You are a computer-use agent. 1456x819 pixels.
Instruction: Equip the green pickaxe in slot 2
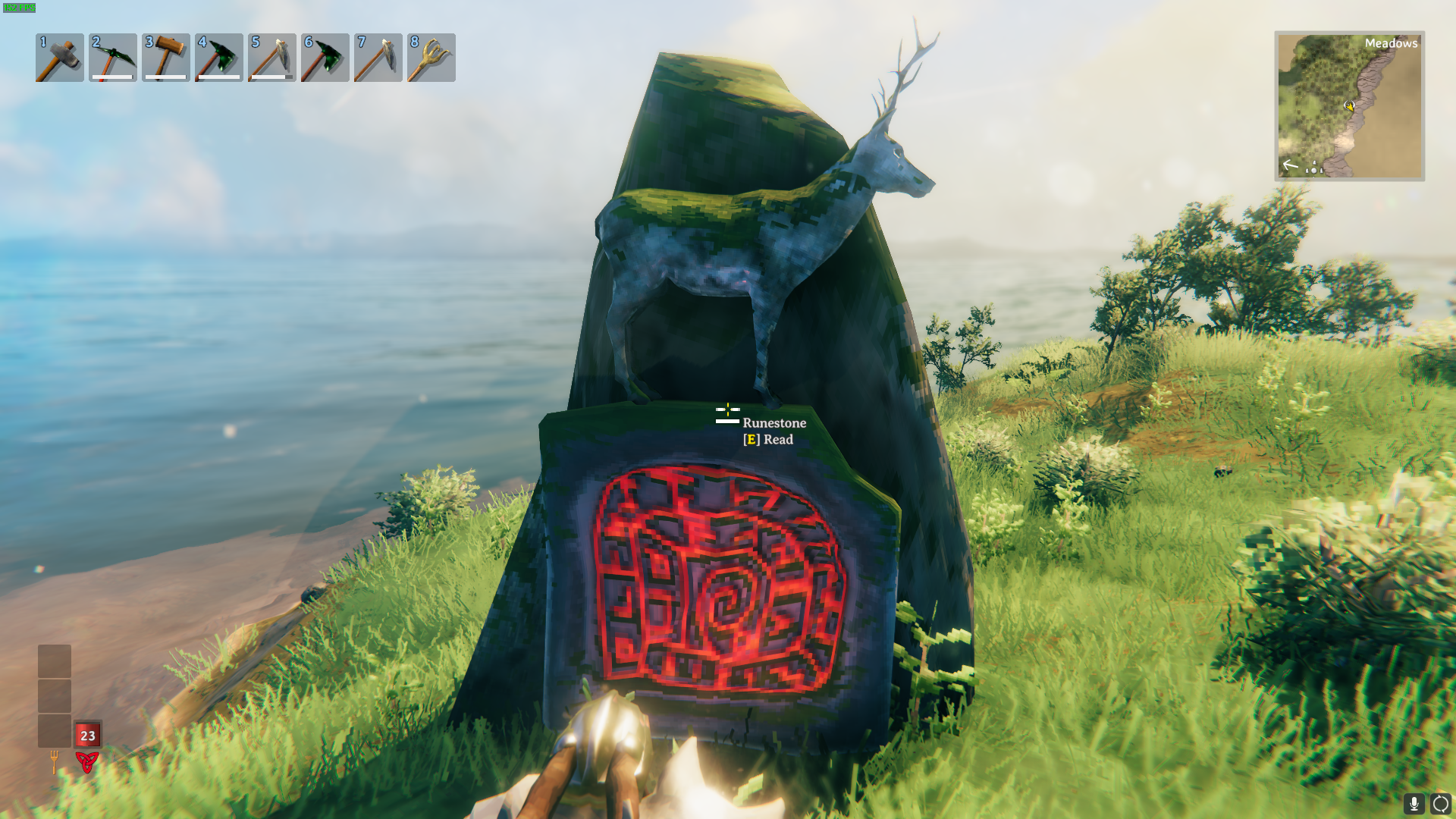point(113,58)
